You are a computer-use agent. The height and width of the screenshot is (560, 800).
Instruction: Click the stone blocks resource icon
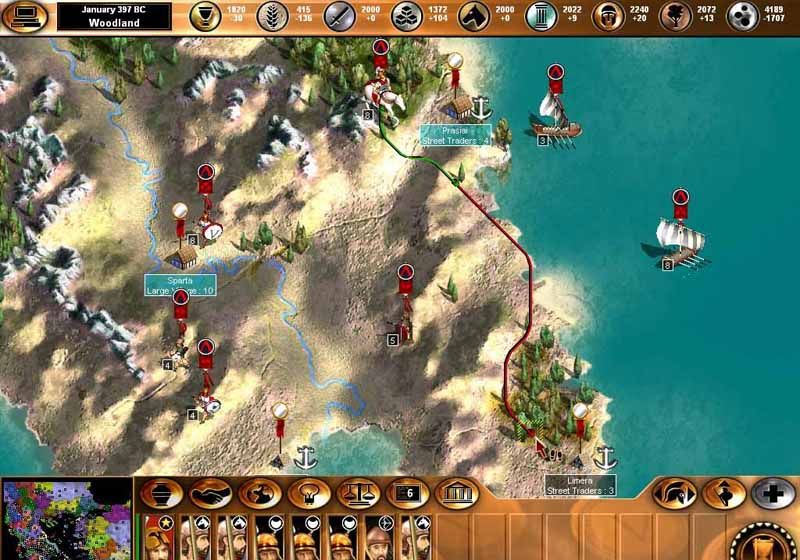[x=407, y=16]
